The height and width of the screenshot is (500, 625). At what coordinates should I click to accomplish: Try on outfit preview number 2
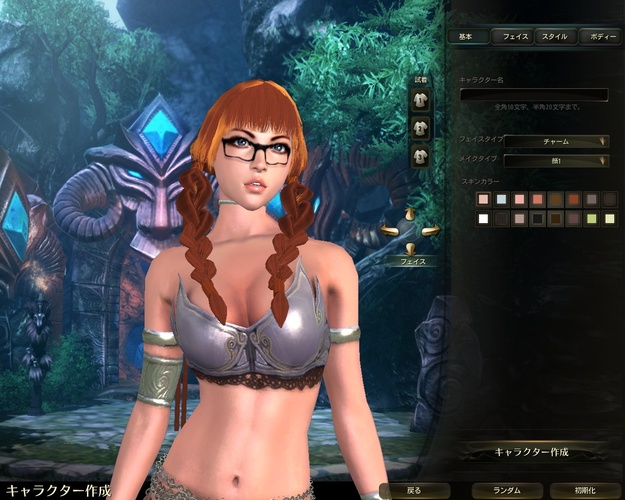pos(421,127)
